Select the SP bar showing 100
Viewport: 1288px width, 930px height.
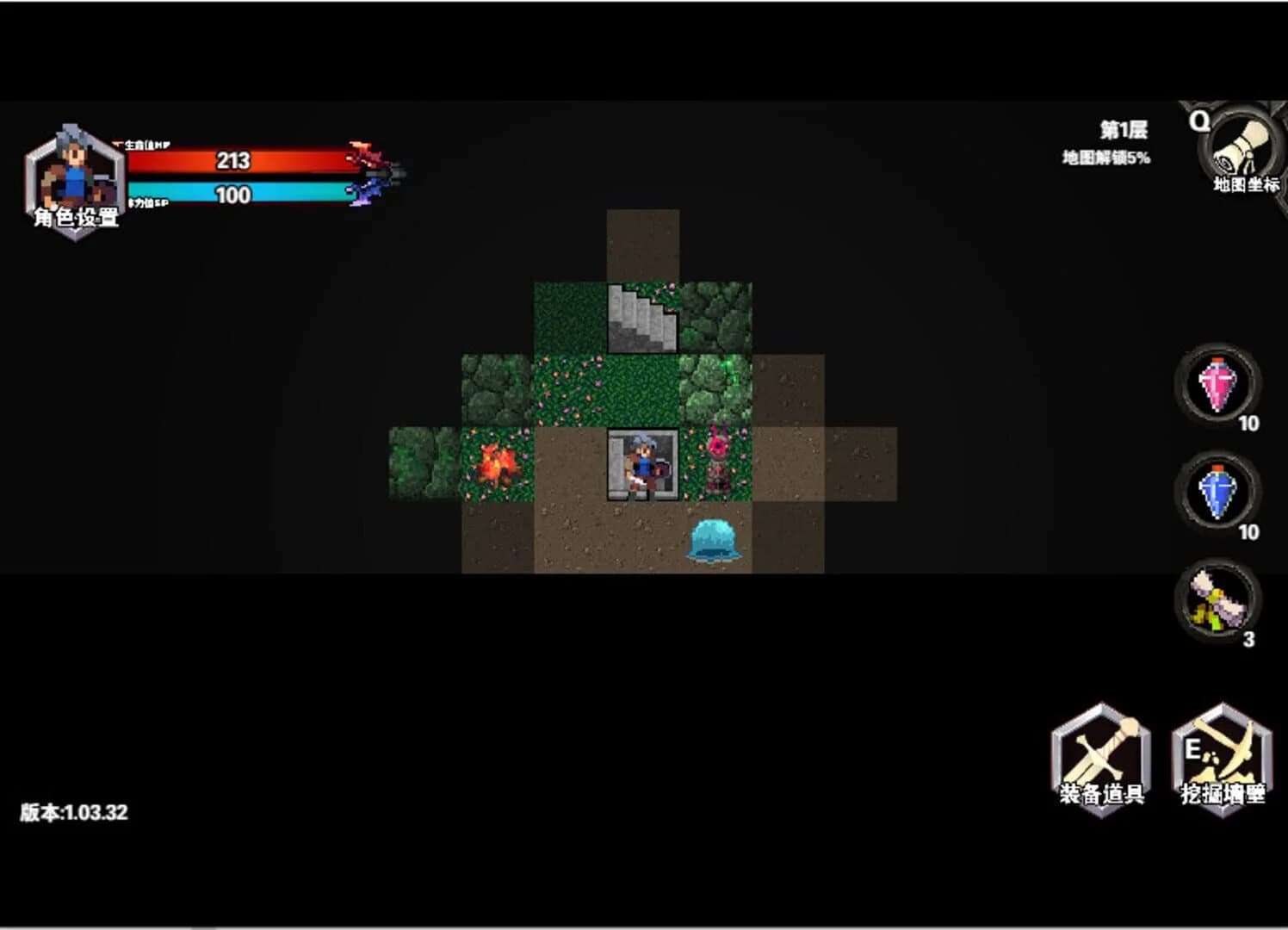coord(233,193)
